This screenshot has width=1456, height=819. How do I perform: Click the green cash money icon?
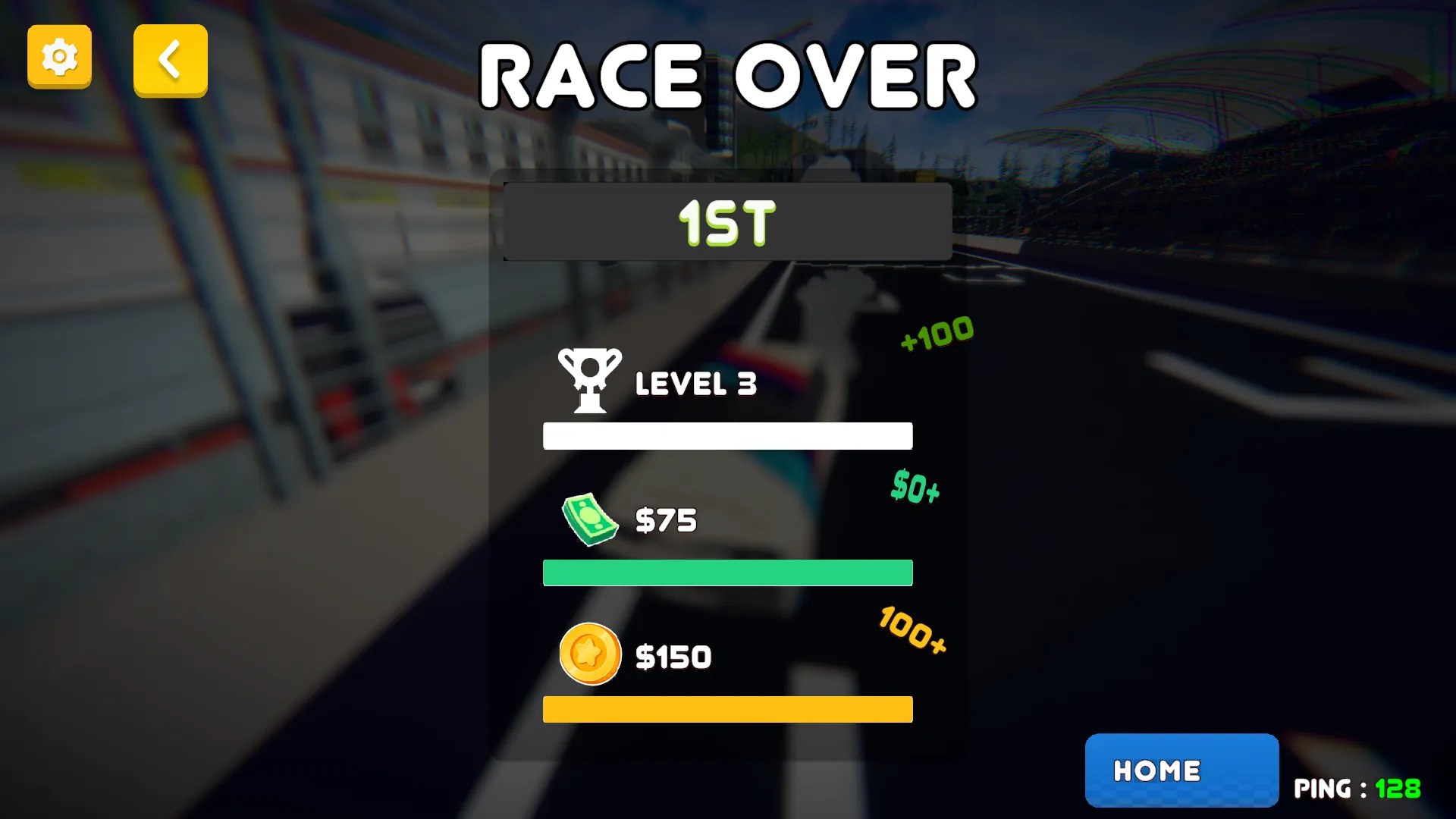(x=590, y=519)
